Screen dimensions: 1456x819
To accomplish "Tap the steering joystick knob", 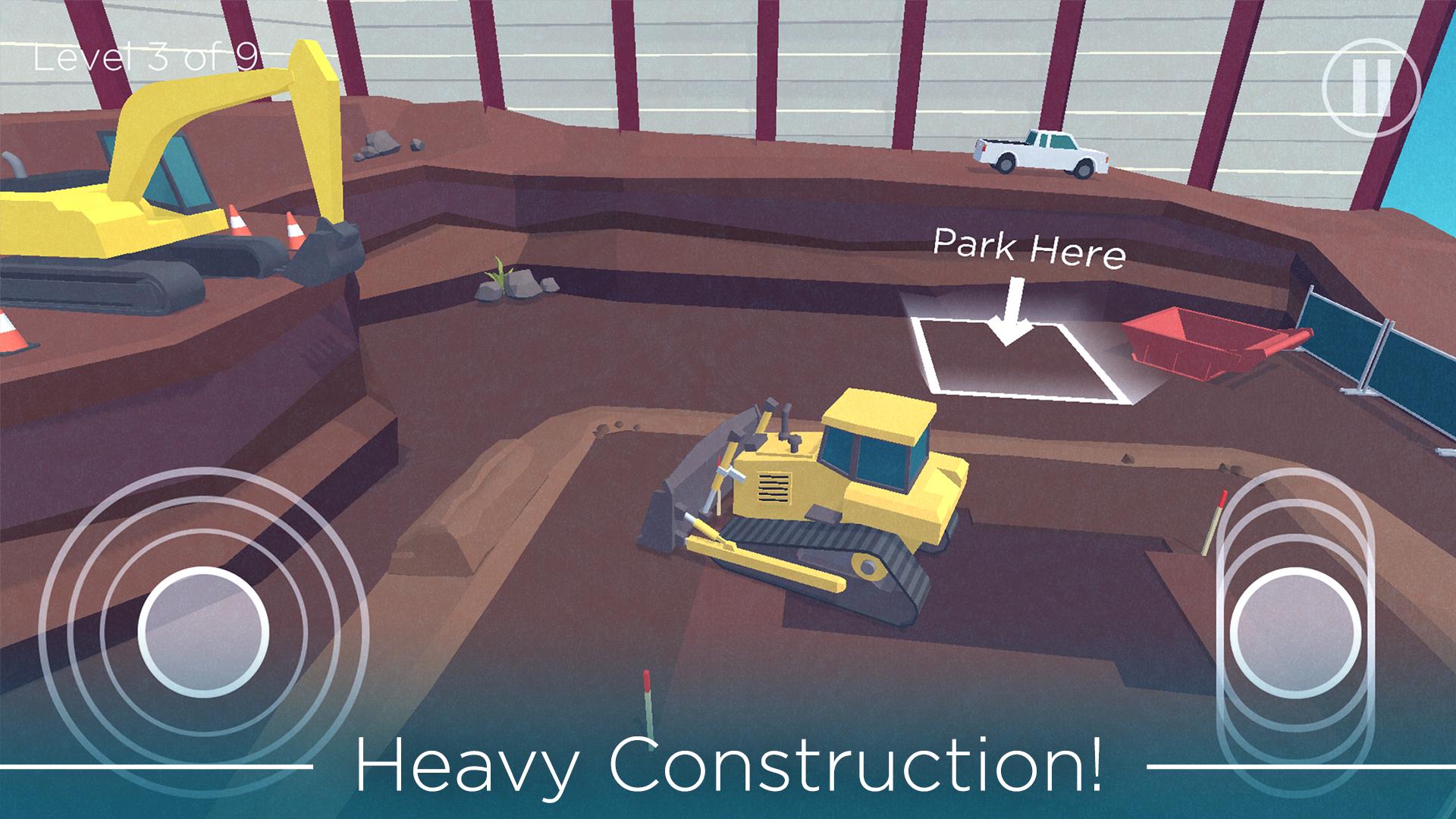I will [x=203, y=630].
